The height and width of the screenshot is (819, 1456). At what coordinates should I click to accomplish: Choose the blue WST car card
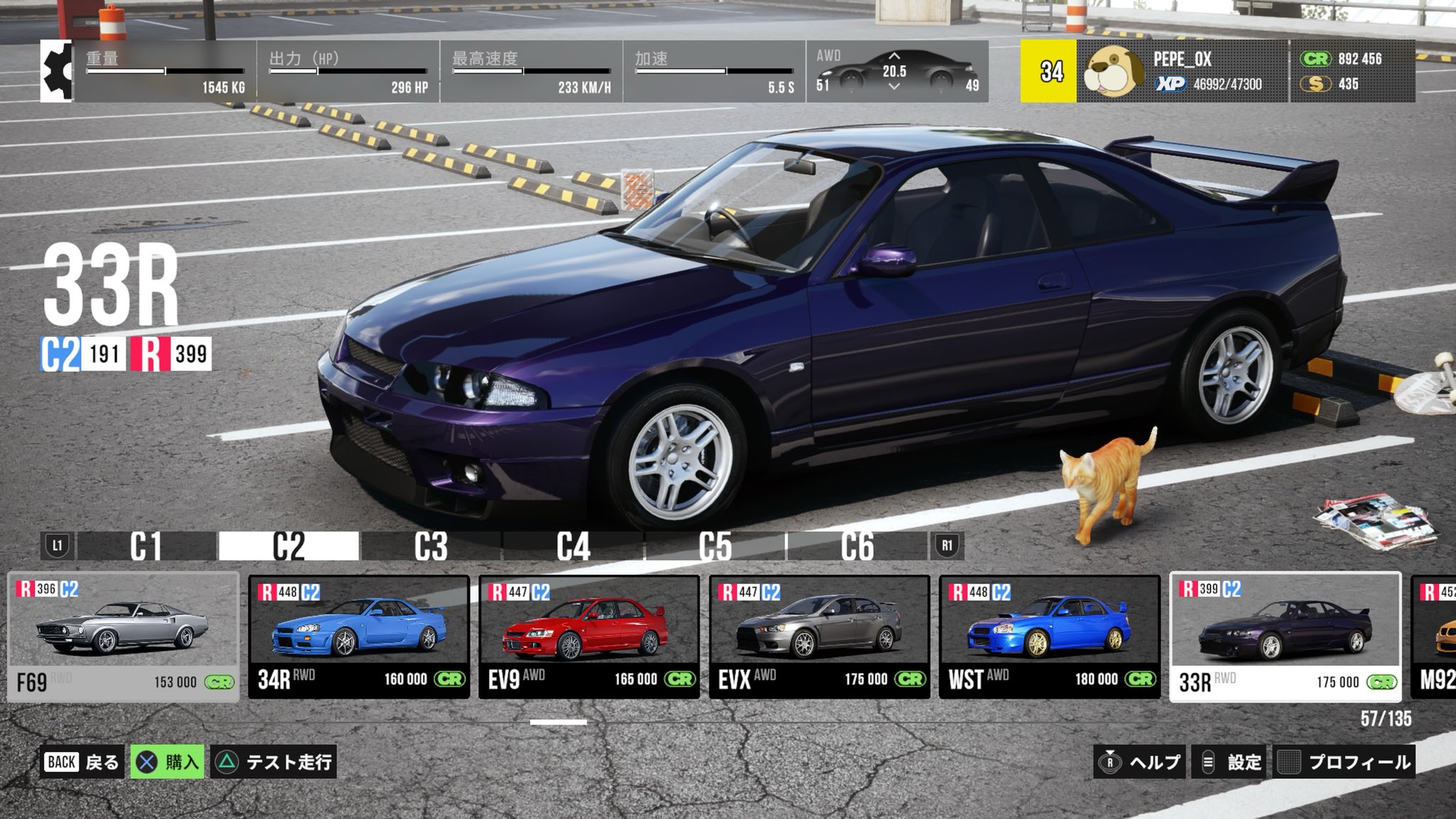tap(1049, 638)
